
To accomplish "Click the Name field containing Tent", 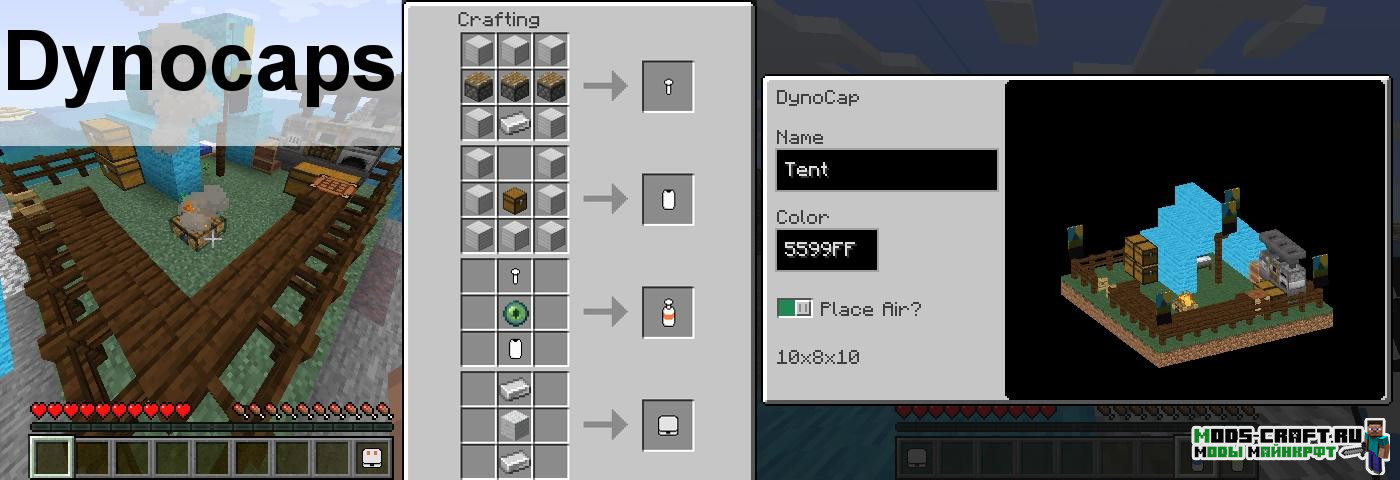I will 886,170.
